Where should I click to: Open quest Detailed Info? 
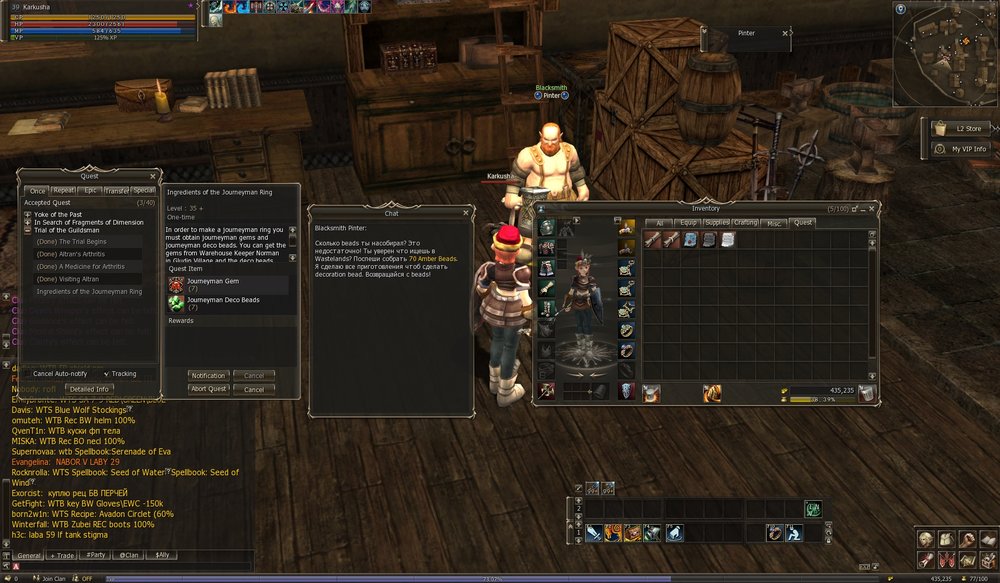point(89,388)
